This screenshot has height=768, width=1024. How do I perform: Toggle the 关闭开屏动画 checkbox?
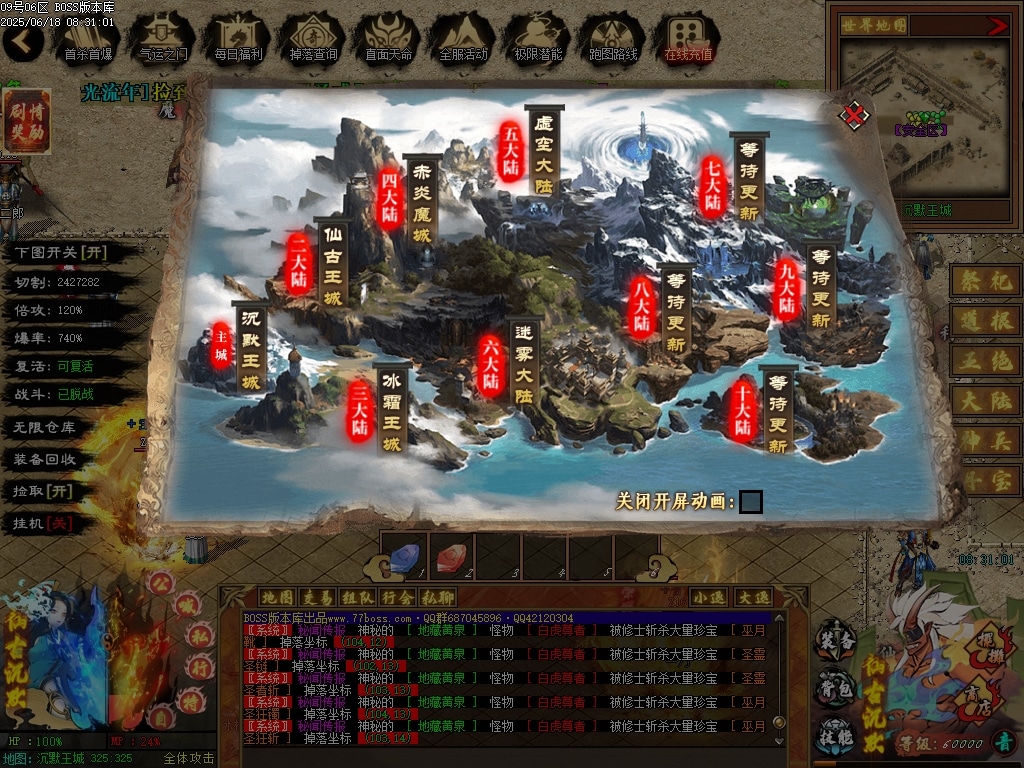coord(750,501)
